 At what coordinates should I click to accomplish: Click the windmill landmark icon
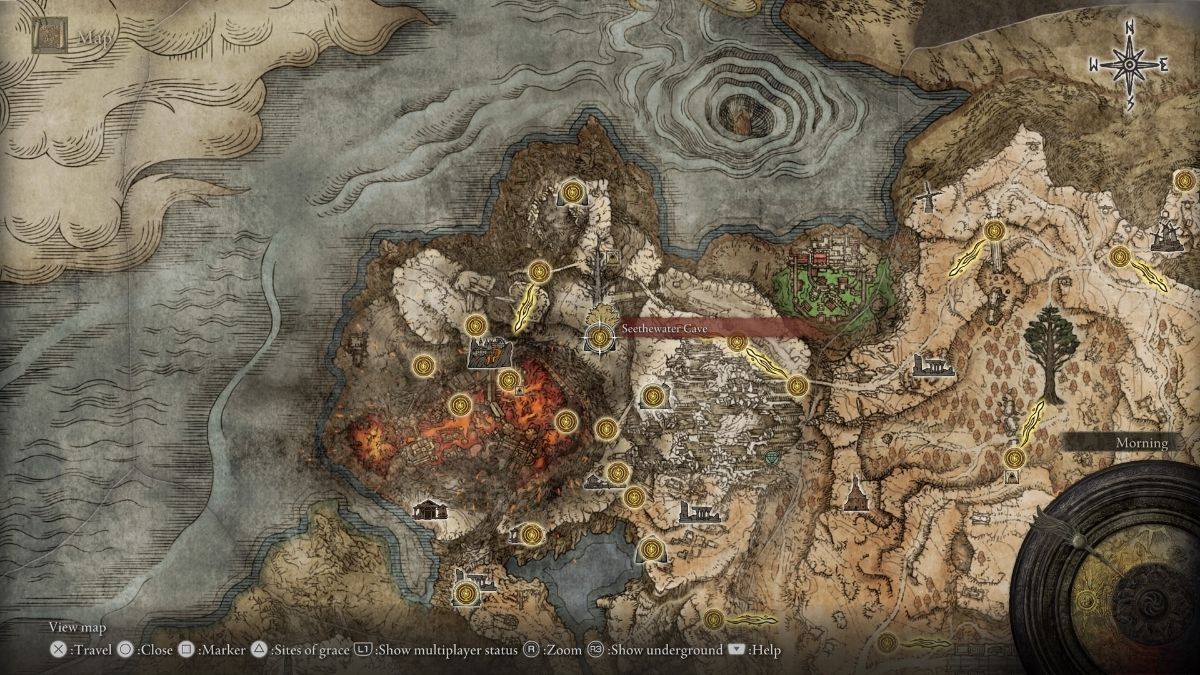(927, 195)
